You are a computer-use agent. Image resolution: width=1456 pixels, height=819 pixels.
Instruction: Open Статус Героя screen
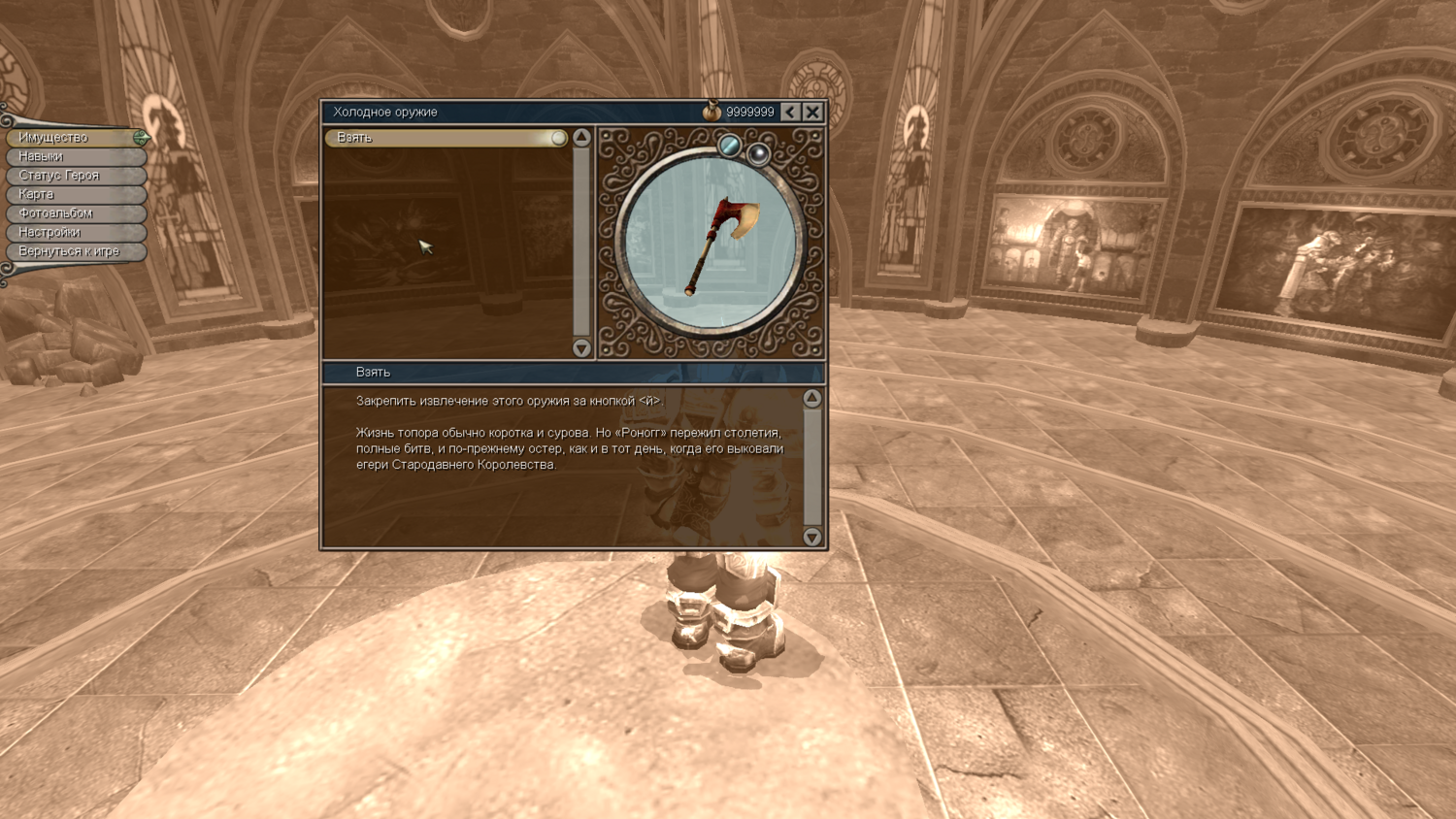tap(73, 176)
